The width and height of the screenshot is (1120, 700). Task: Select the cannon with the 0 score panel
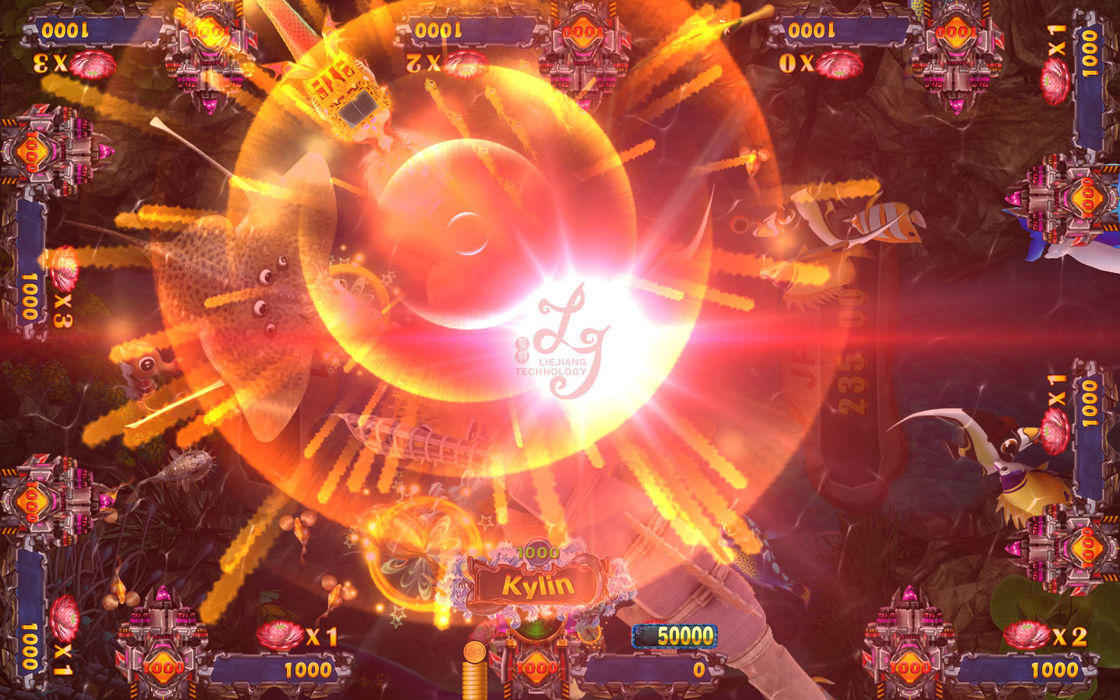tap(537, 660)
